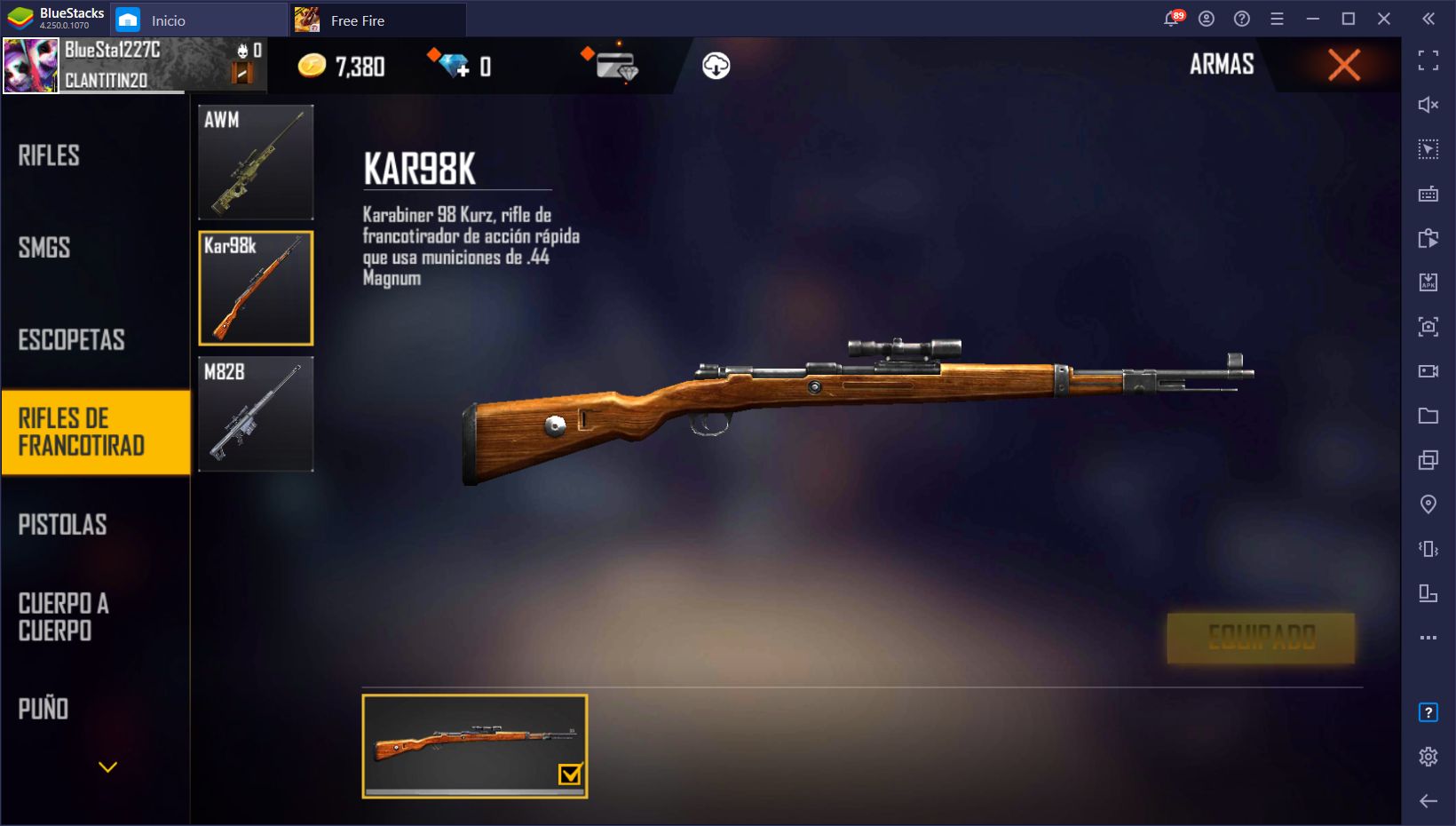Open the player profile avatar
Screen dimensions: 1456x826
click(x=31, y=66)
